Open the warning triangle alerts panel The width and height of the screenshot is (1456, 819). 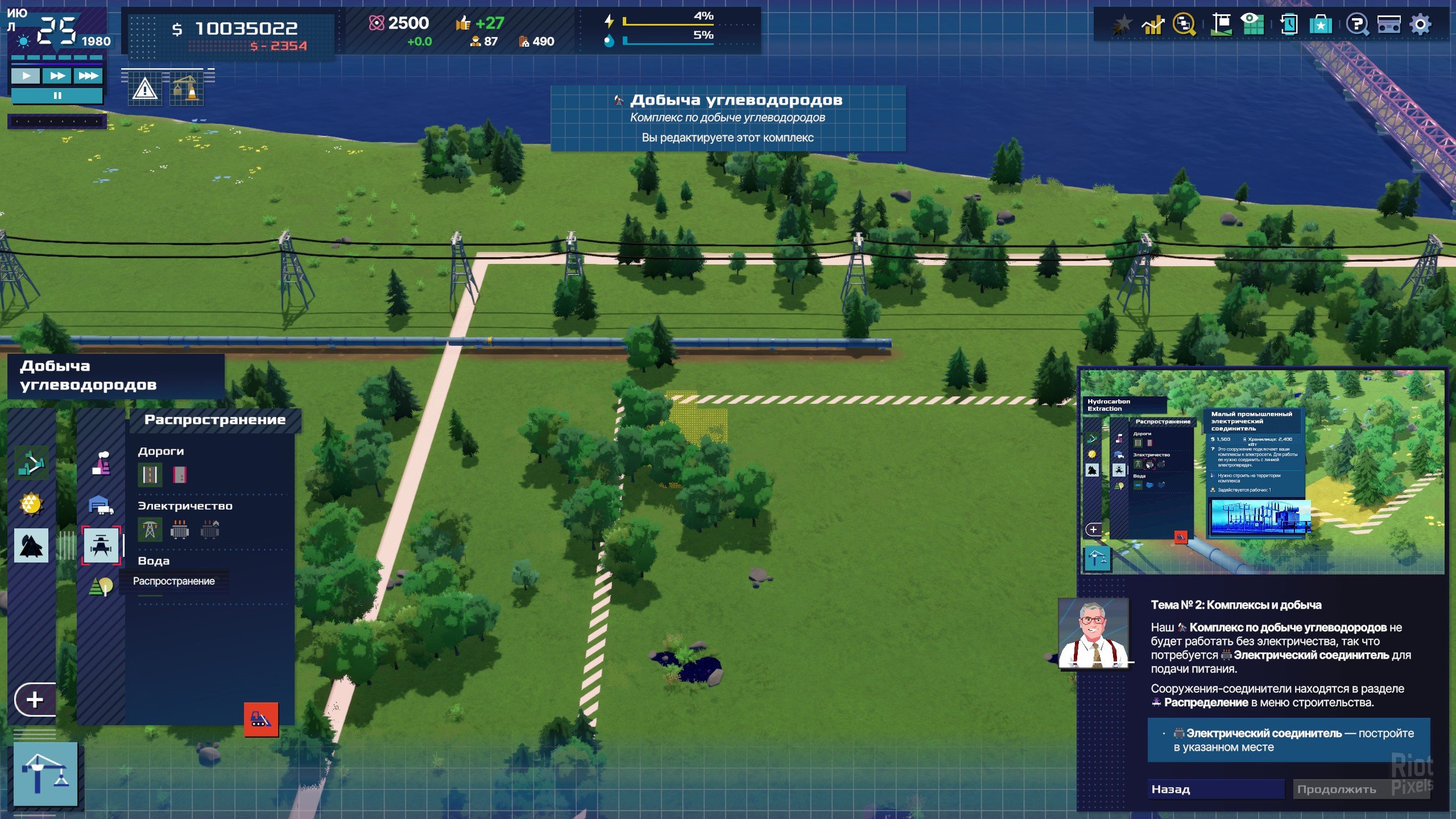click(144, 89)
